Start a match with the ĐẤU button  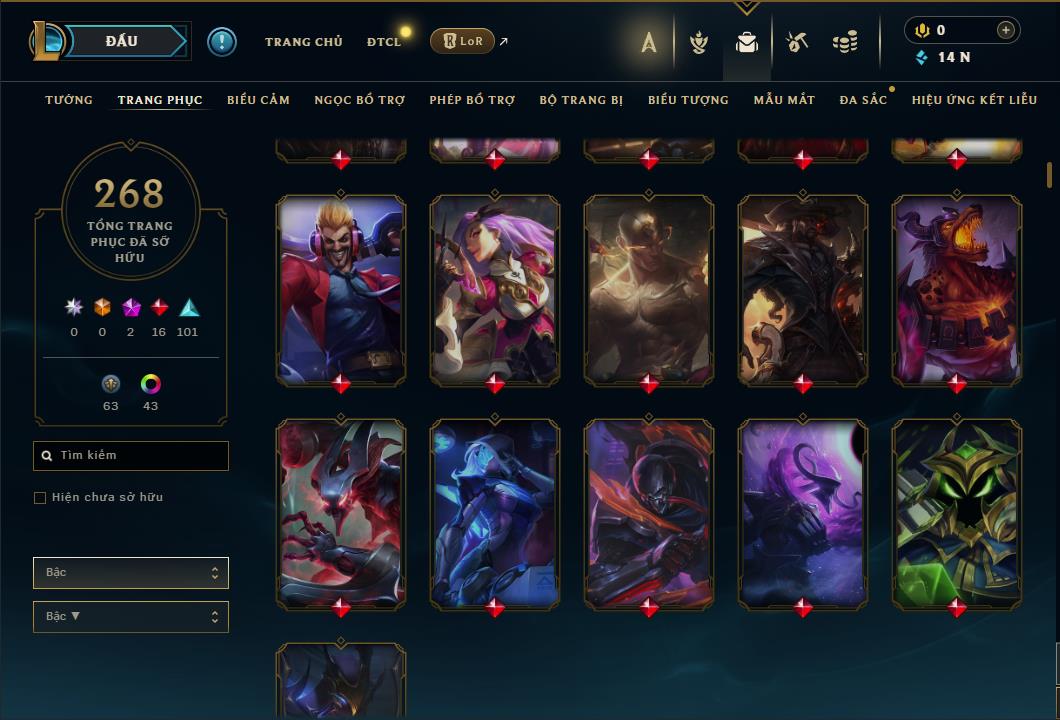121,41
